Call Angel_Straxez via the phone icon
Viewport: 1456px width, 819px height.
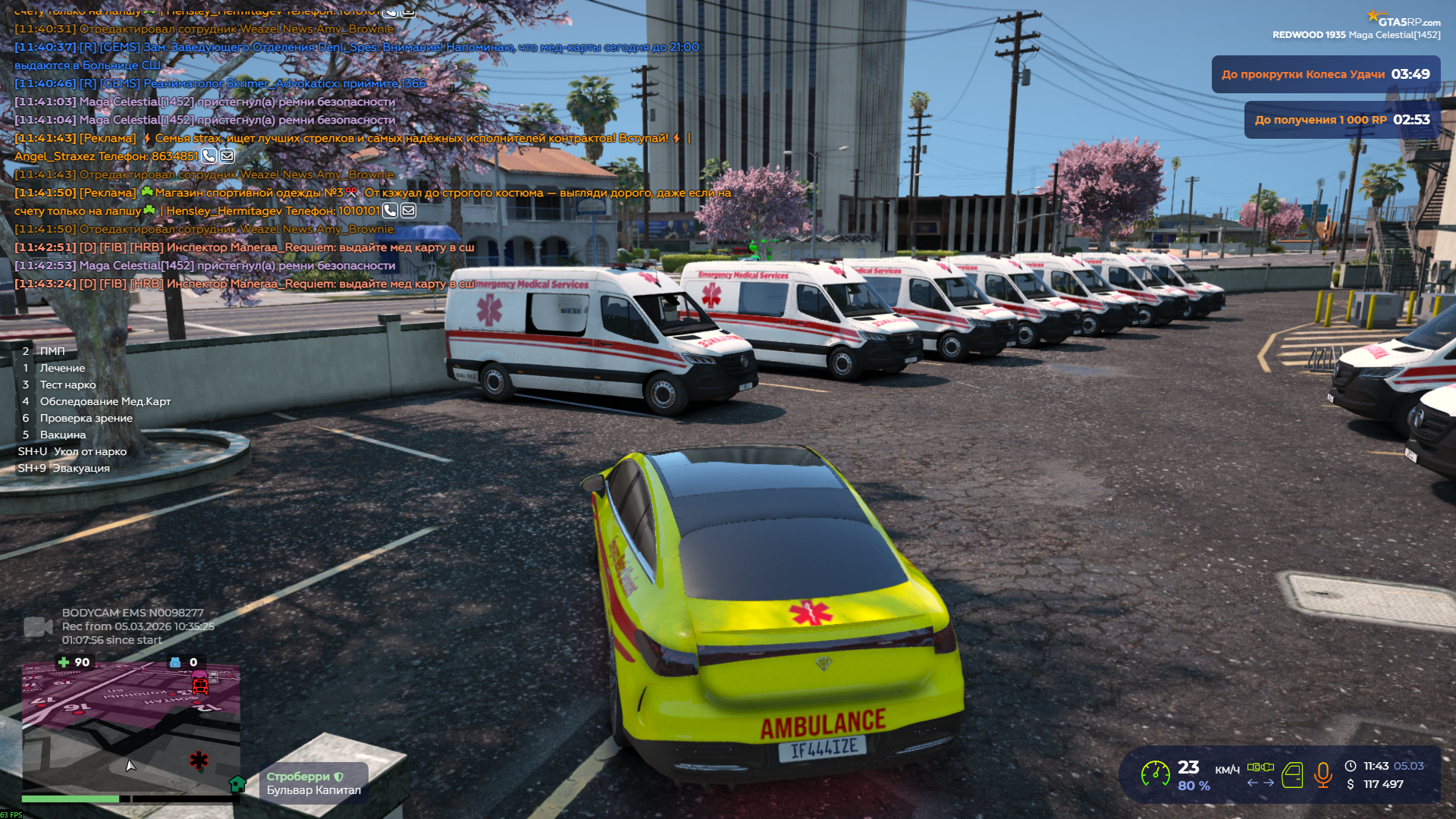tap(209, 156)
